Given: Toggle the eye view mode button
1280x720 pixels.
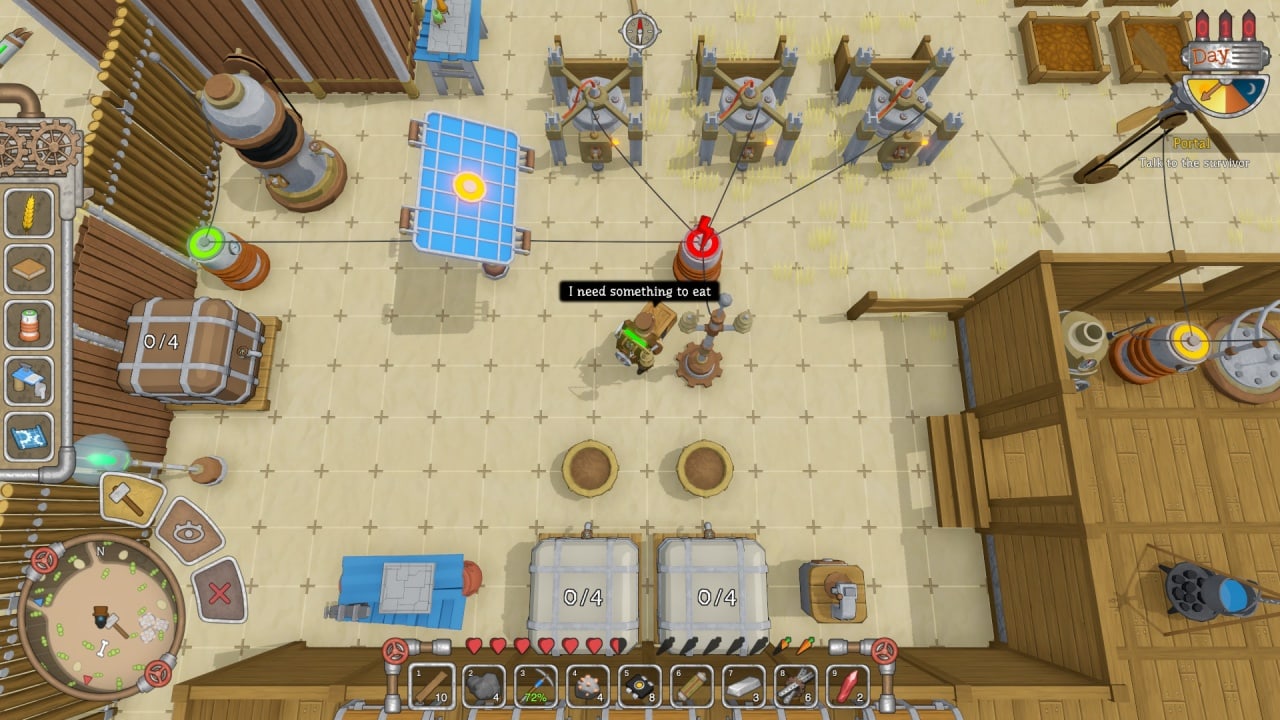Looking at the screenshot, I should click(187, 532).
